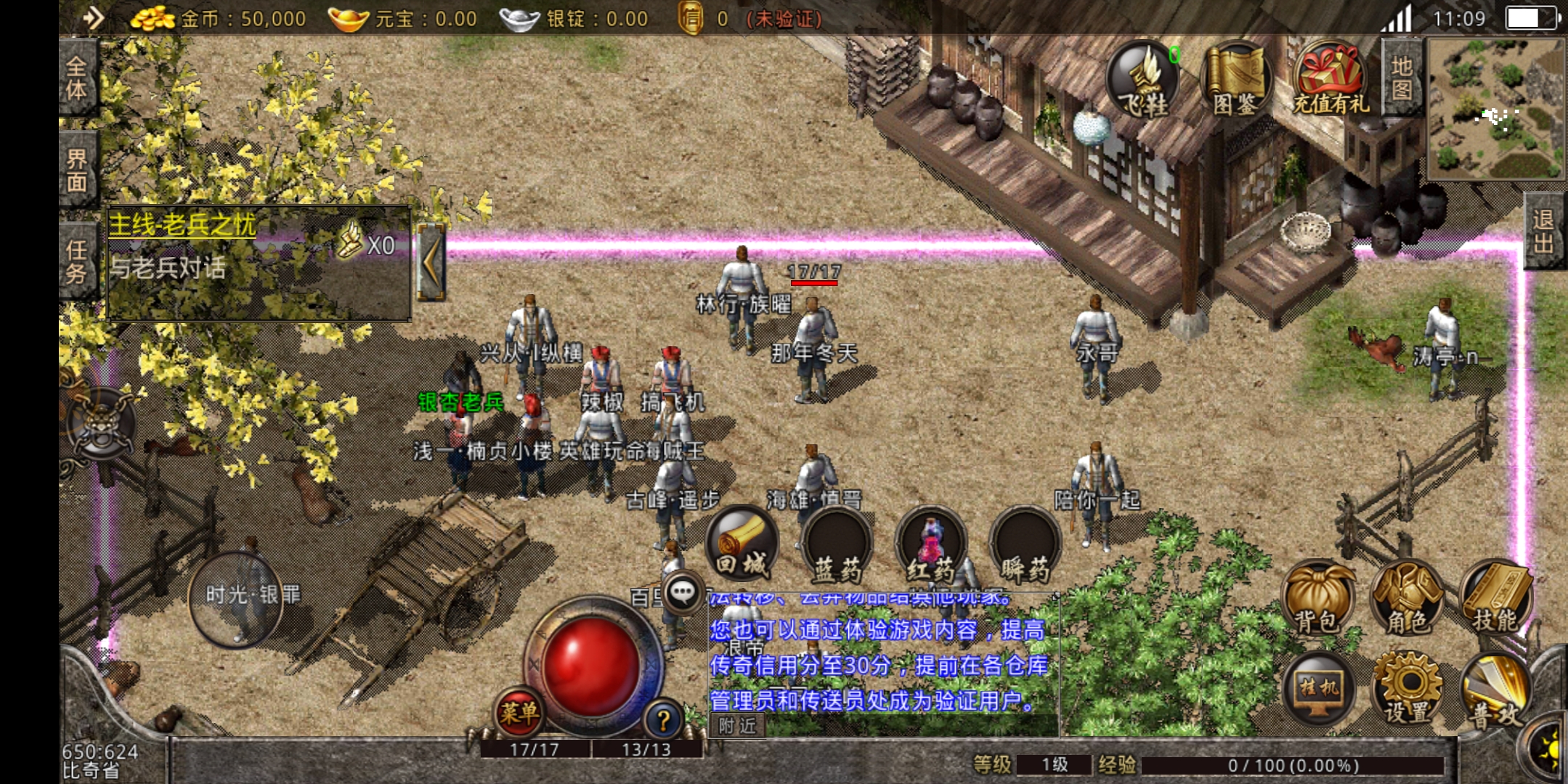
Task: Collapse the quest tracker with the arrow
Action: point(430,262)
